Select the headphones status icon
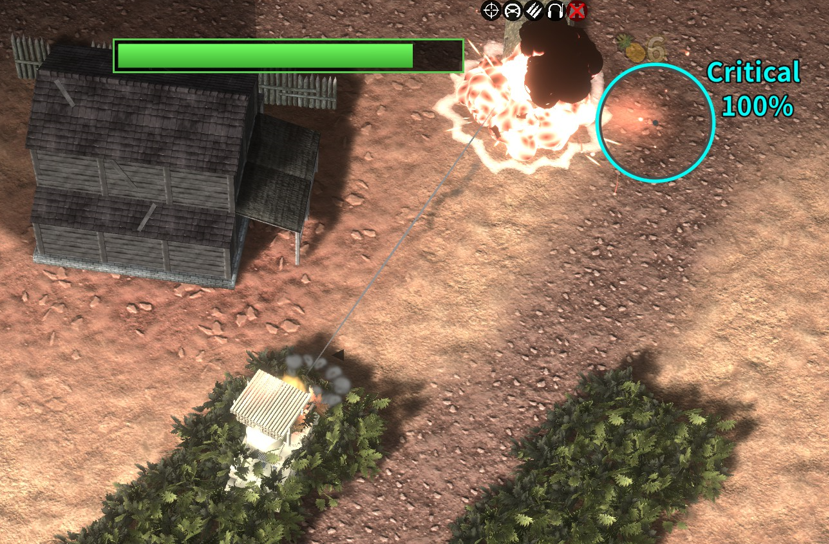Screen dimensions: 829x544 click(556, 11)
